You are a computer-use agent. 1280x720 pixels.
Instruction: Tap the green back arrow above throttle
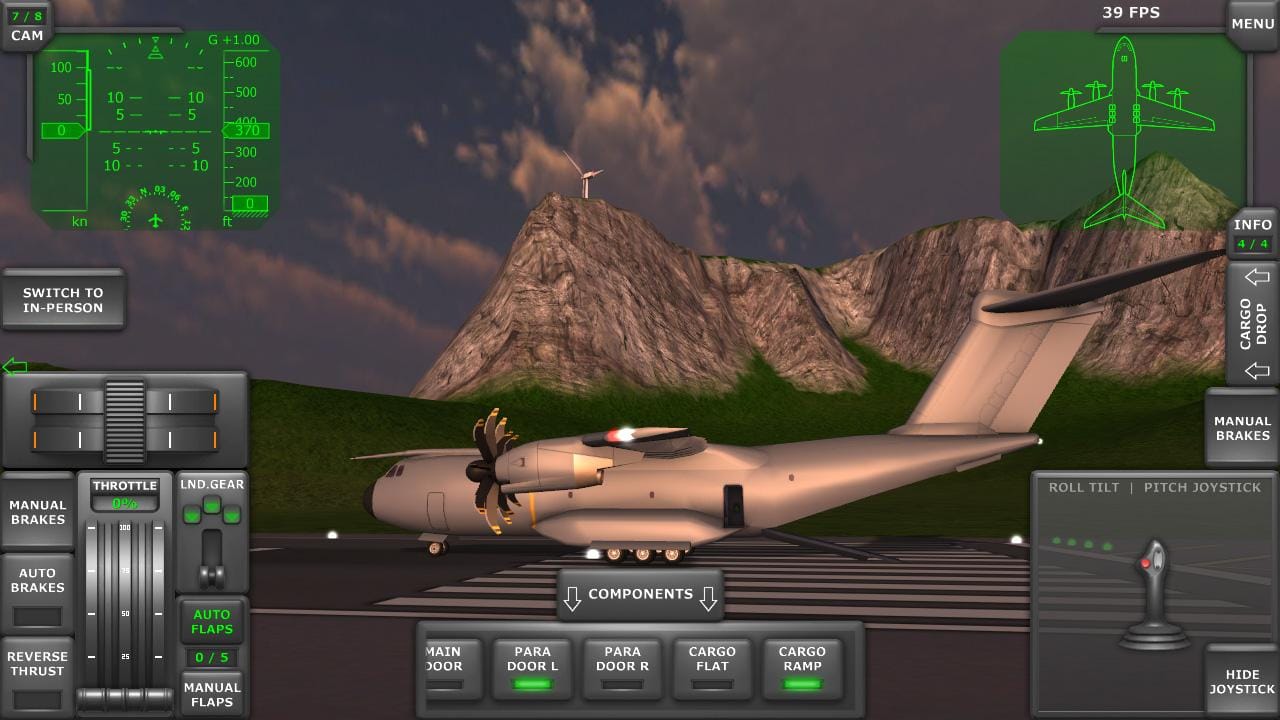pos(16,366)
